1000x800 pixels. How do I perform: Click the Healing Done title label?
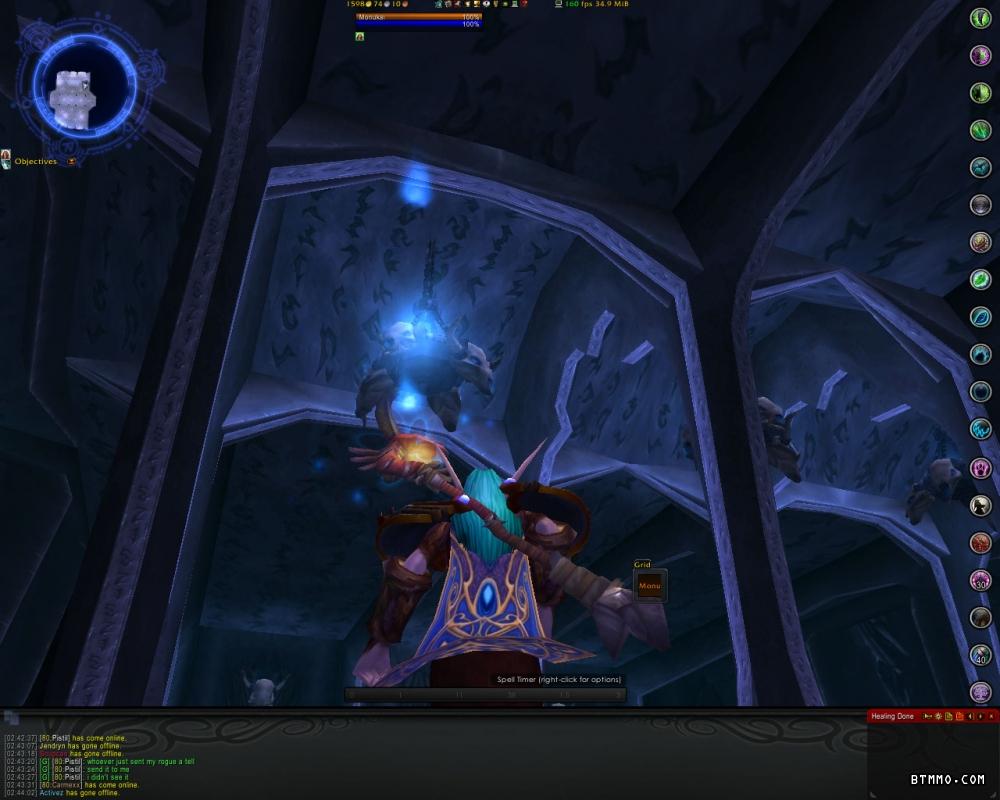(x=892, y=716)
